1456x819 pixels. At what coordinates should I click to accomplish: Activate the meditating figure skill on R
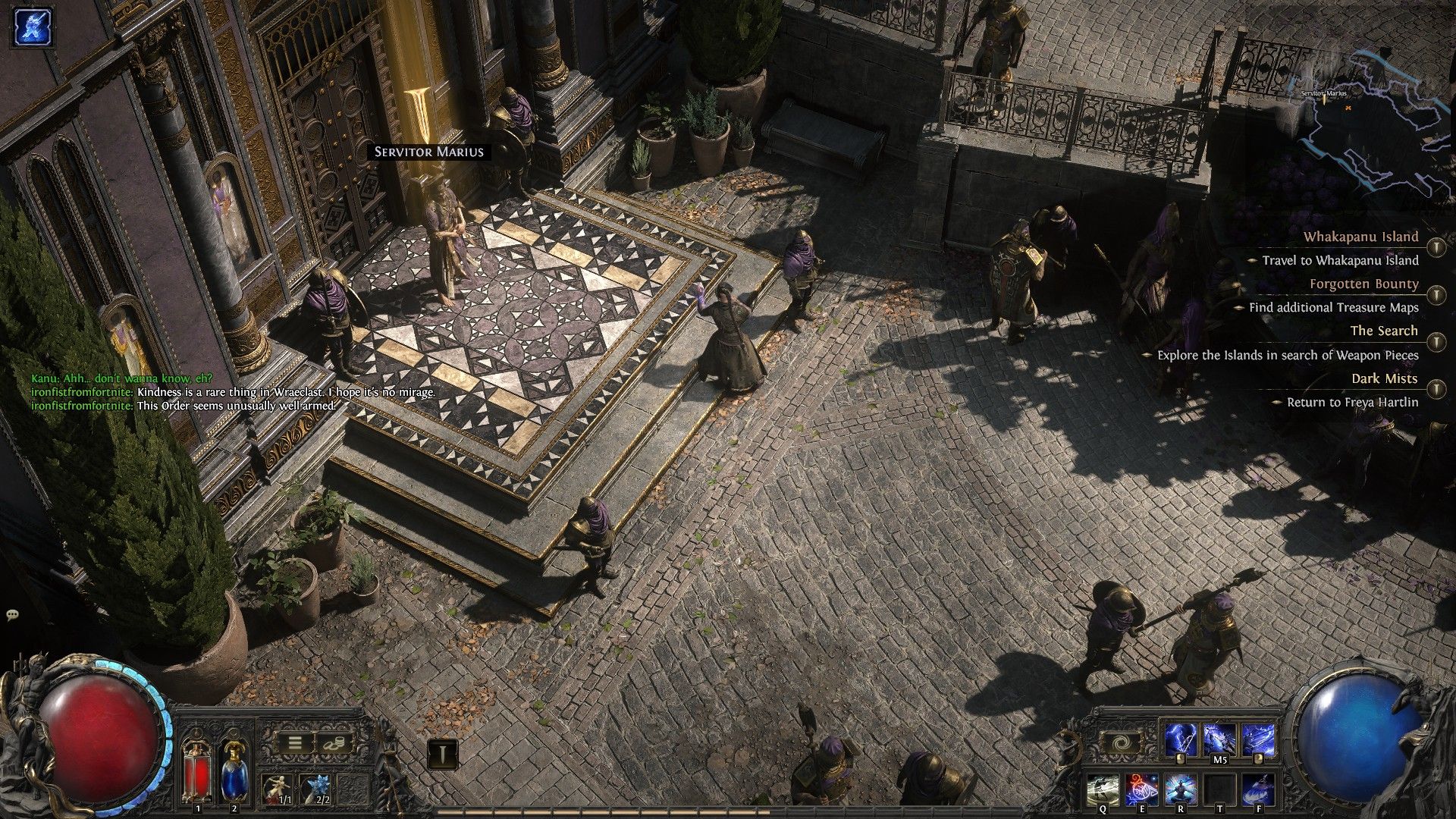pos(1180,789)
